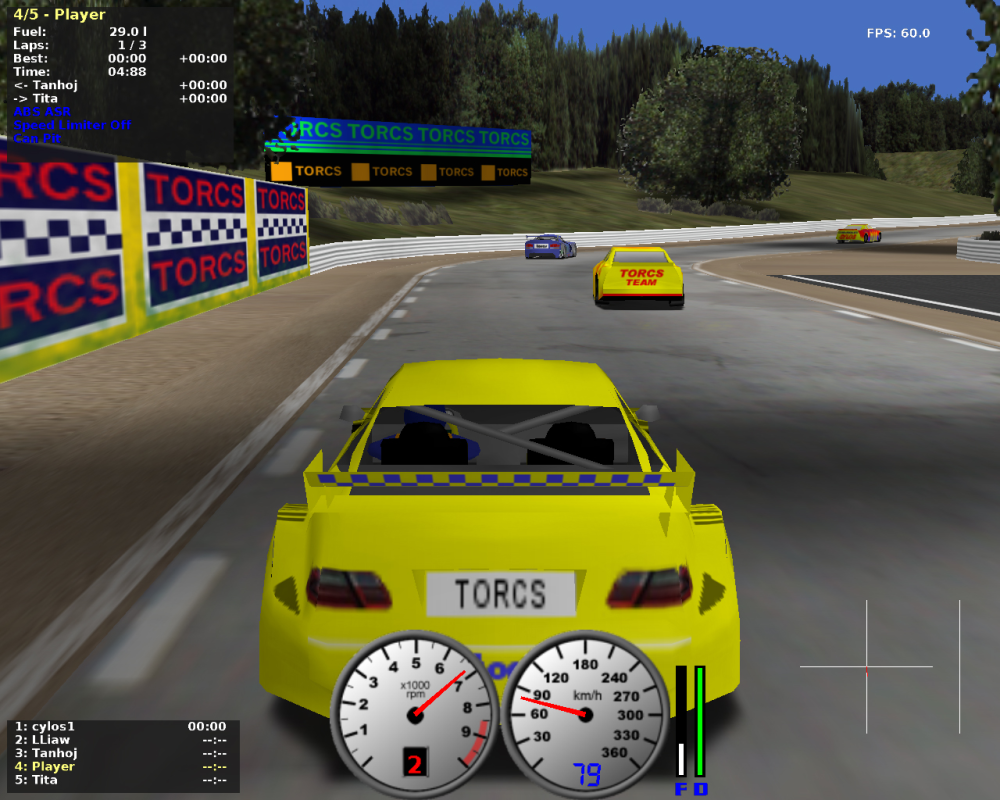1000x800 pixels.
Task: Click Tanhoj in the race standings list
Action: point(52,753)
